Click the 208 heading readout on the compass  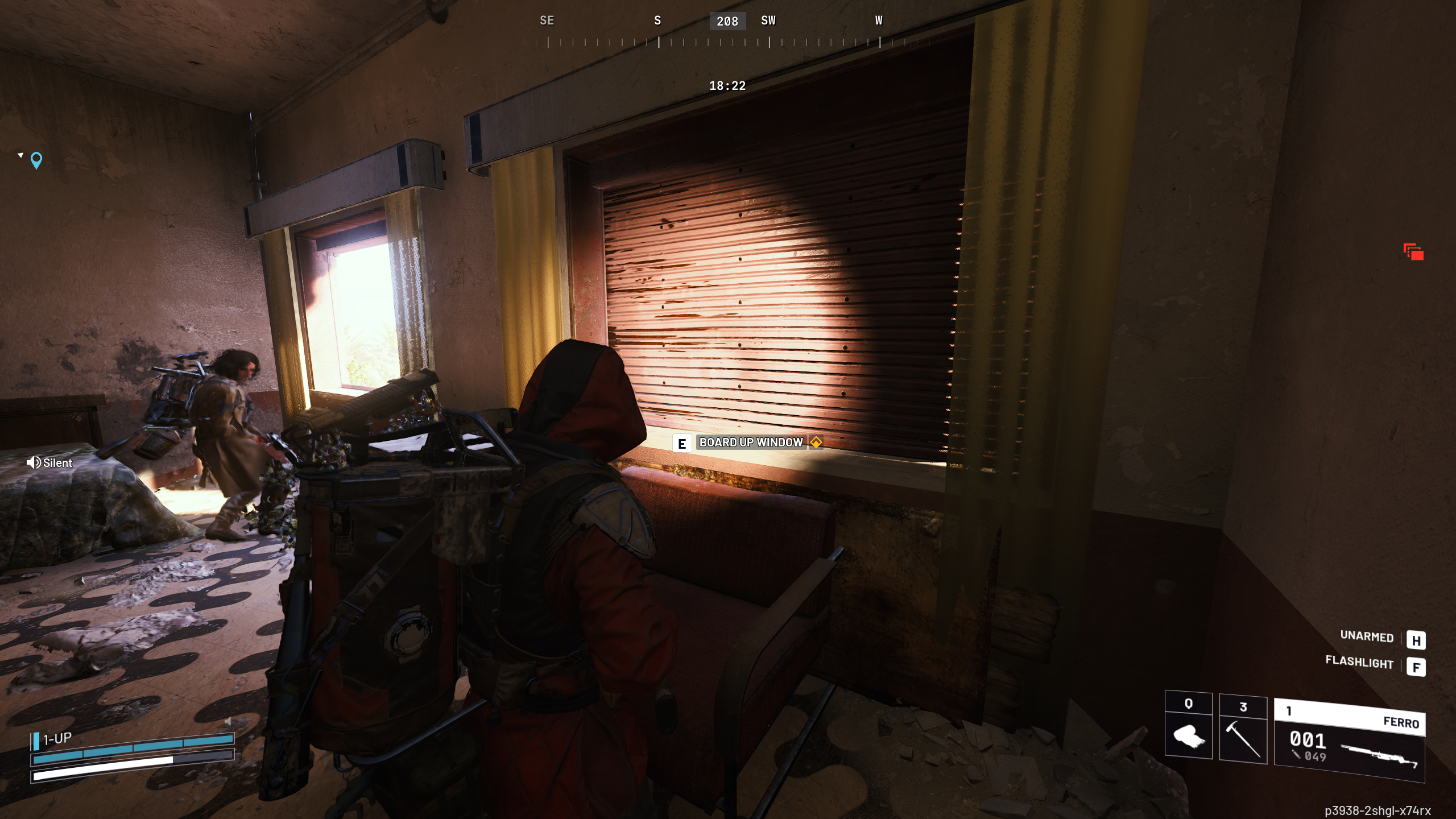727,21
